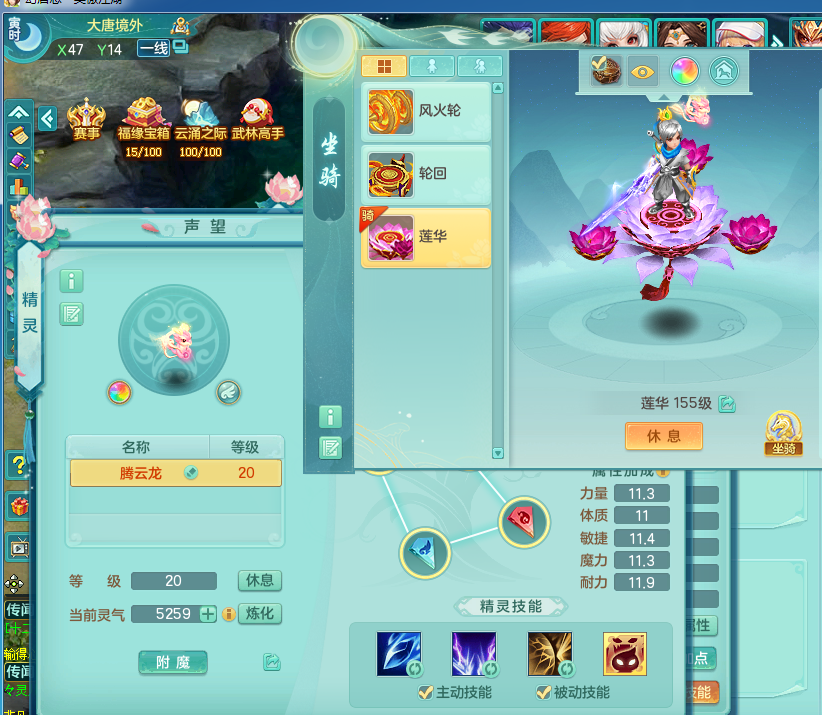Toggle the eye visibility icon

[643, 72]
